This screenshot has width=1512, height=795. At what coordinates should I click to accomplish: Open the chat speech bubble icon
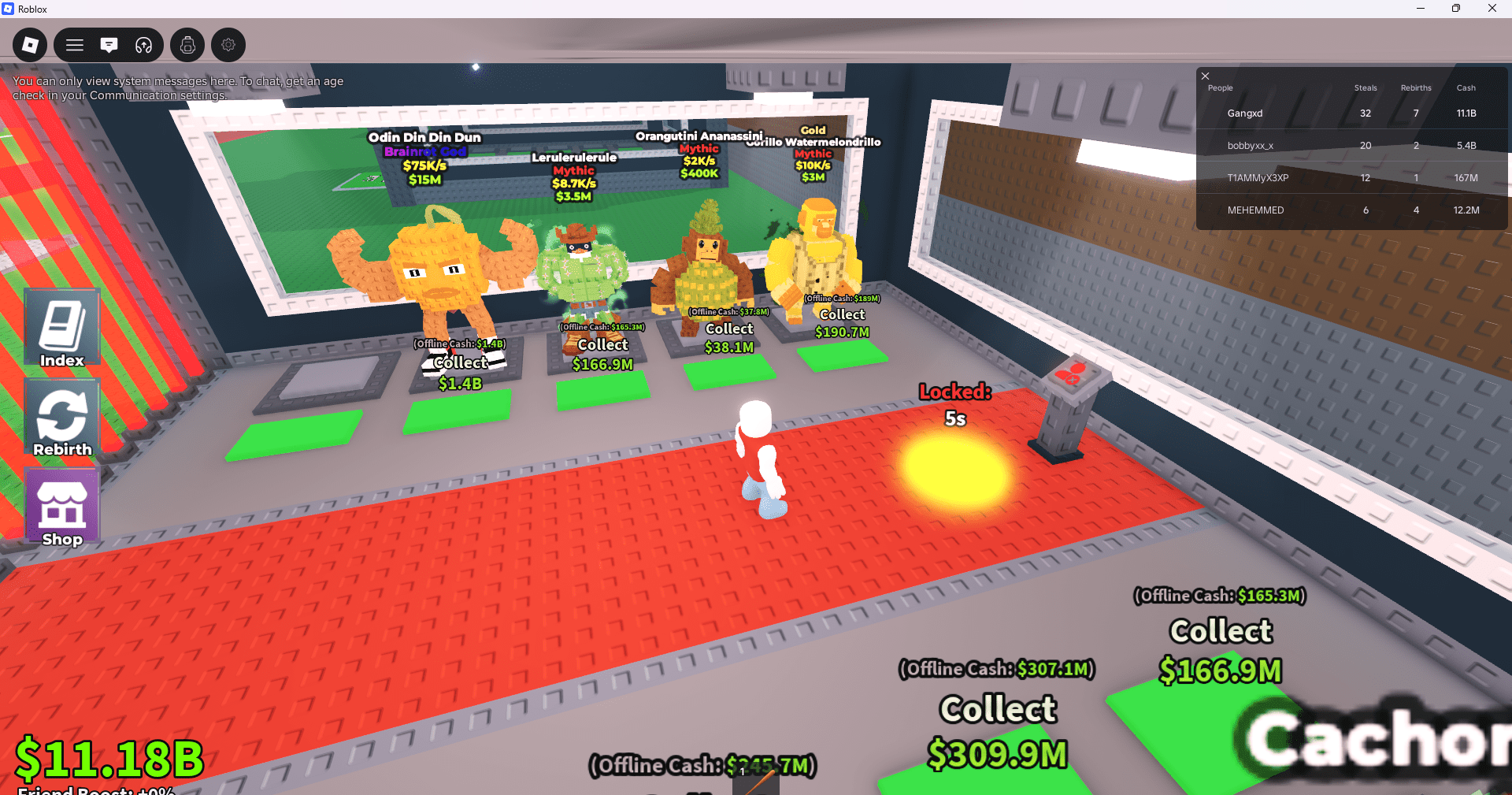point(109,45)
